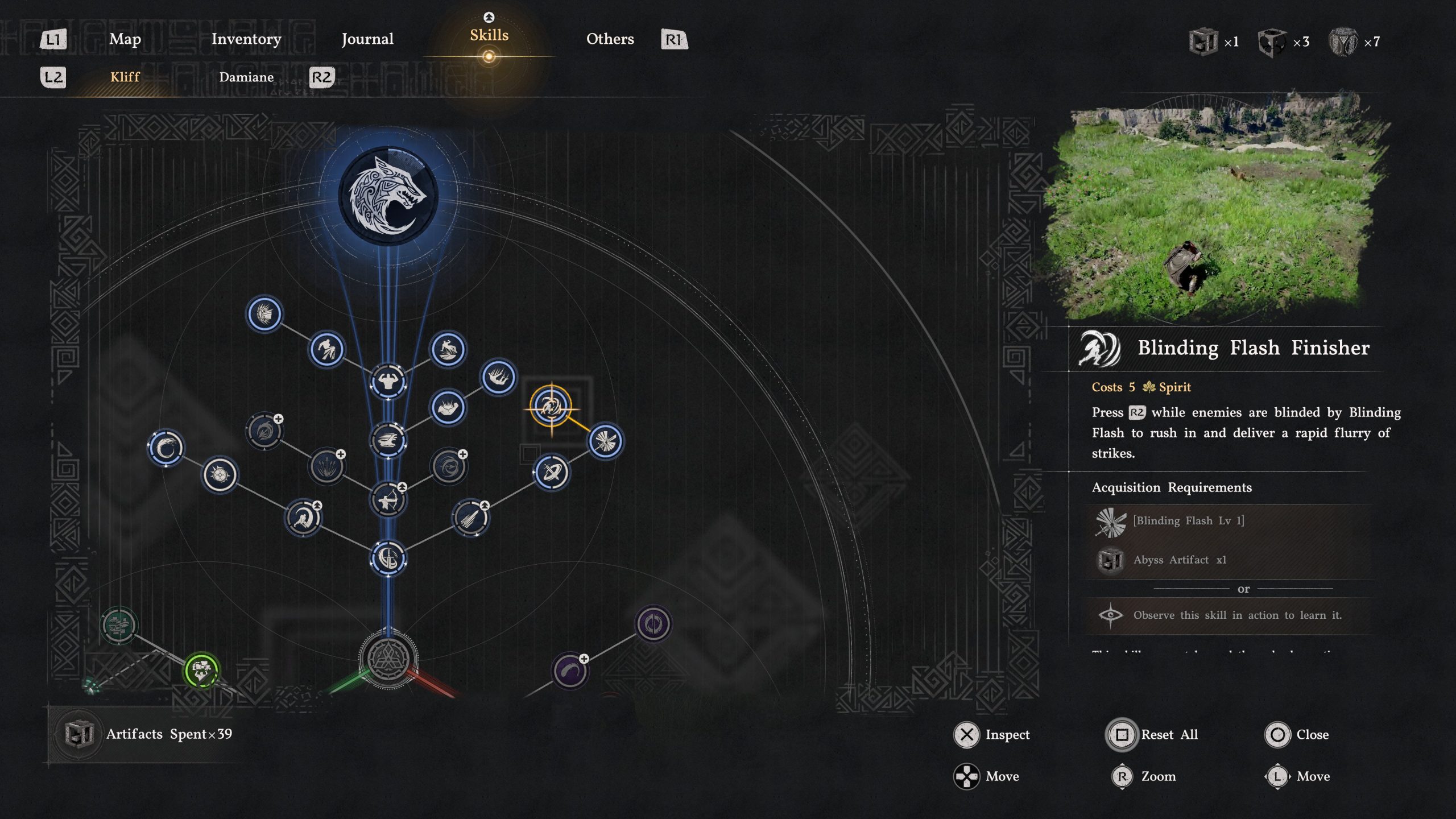Select the large wolf emblem node
The width and height of the screenshot is (1456, 819).
click(x=388, y=196)
